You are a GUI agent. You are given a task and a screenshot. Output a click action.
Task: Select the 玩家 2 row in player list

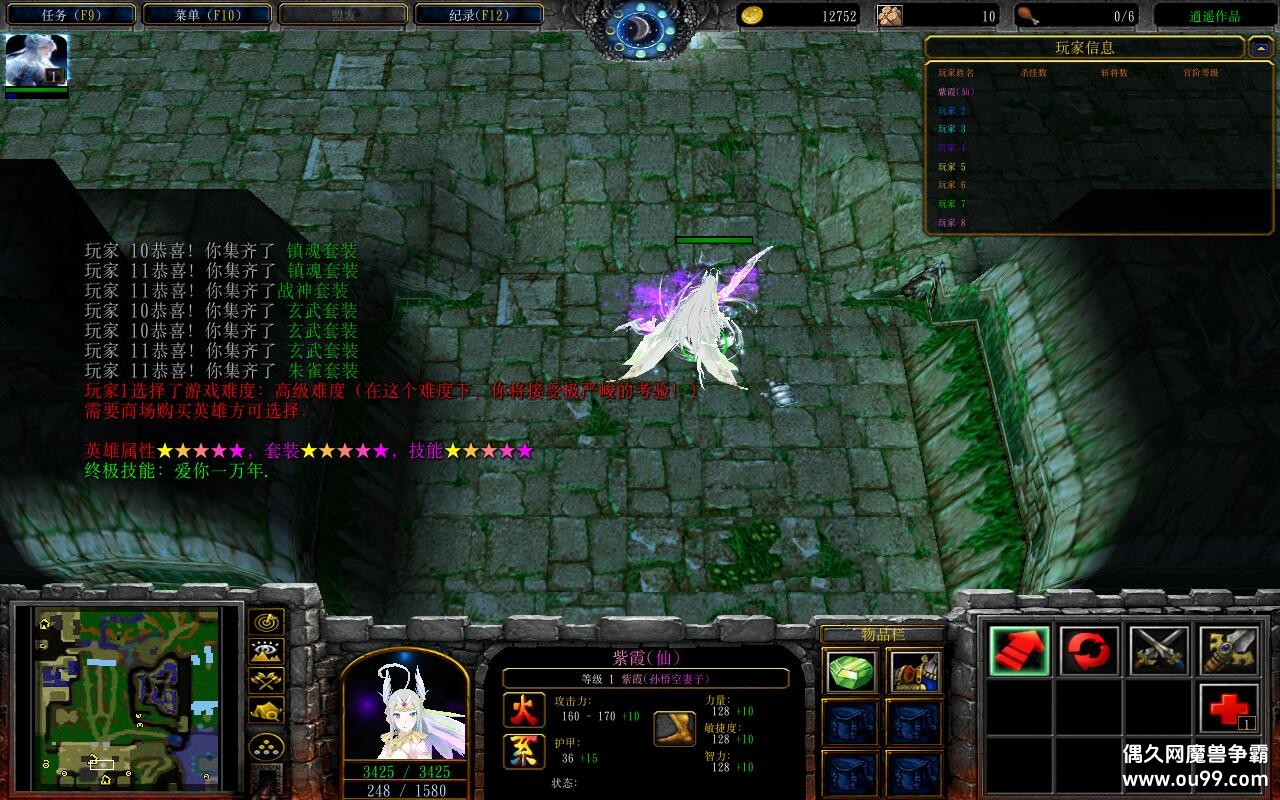952,111
